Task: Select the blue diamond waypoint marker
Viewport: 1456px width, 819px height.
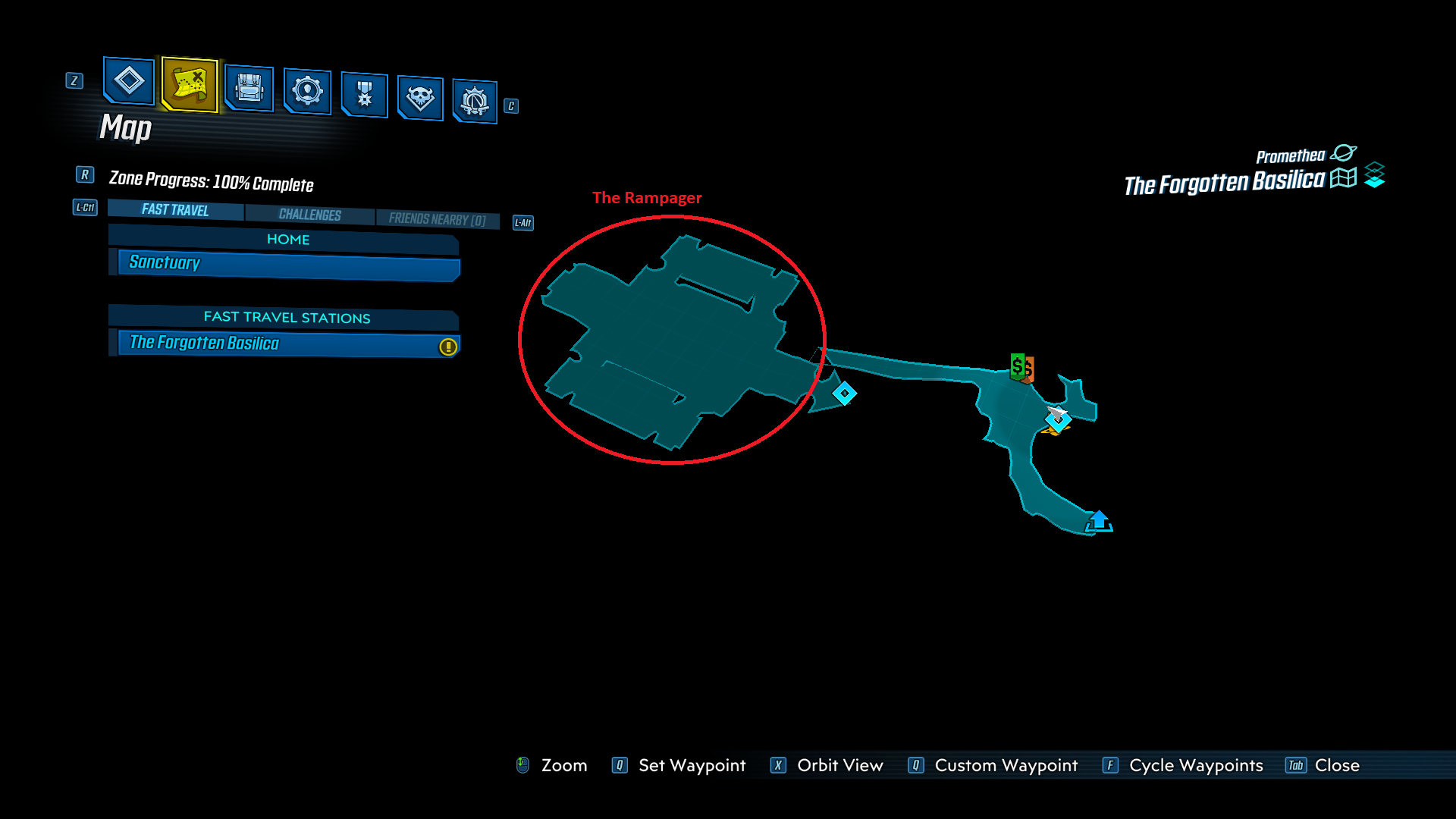Action: tap(844, 393)
